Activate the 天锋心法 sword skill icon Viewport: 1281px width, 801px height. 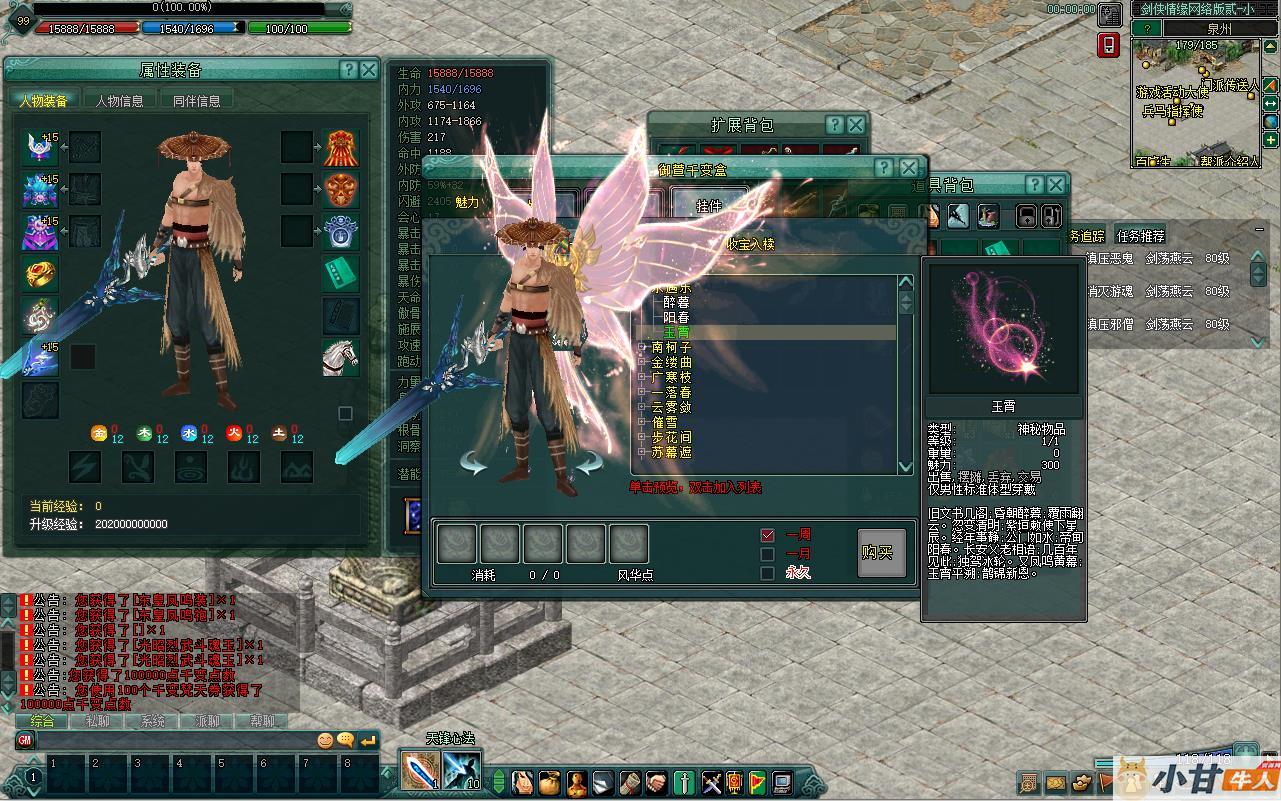coord(416,770)
